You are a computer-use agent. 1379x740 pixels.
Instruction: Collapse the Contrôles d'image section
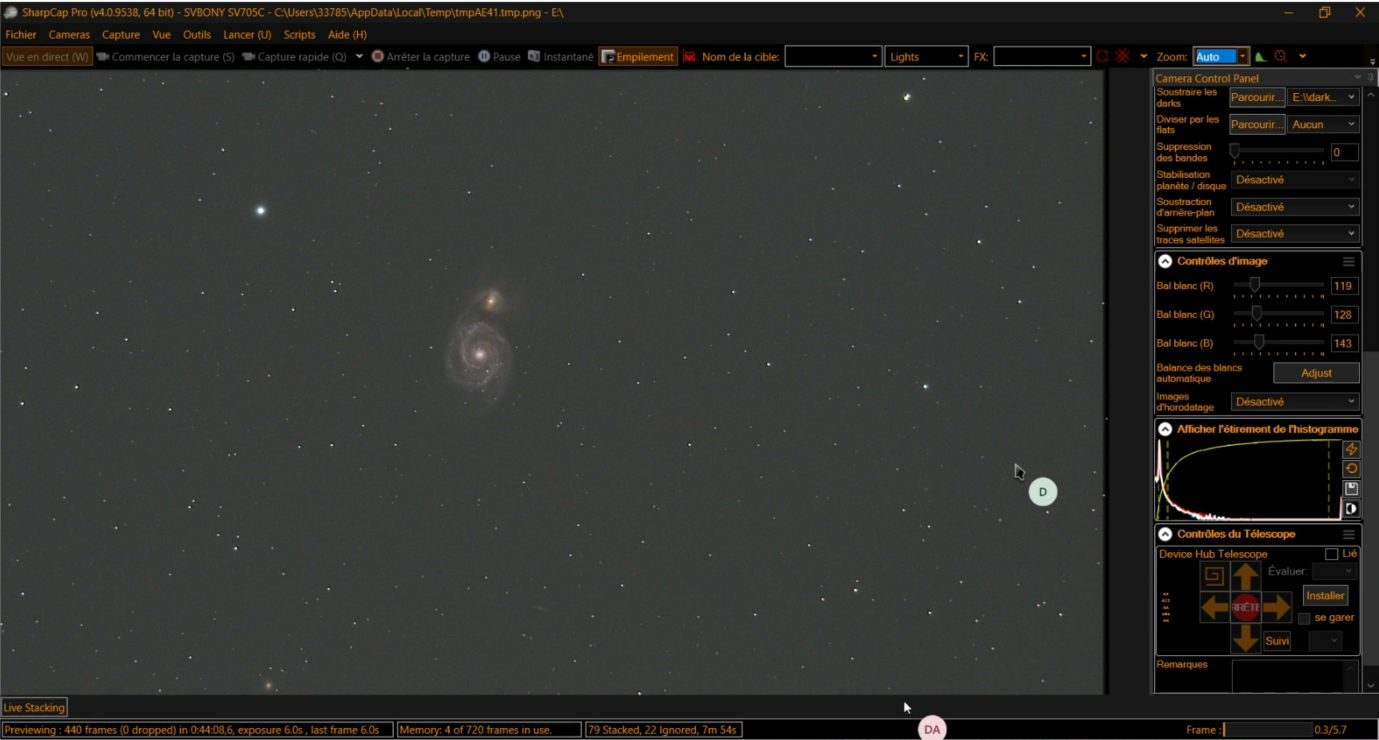point(1165,261)
